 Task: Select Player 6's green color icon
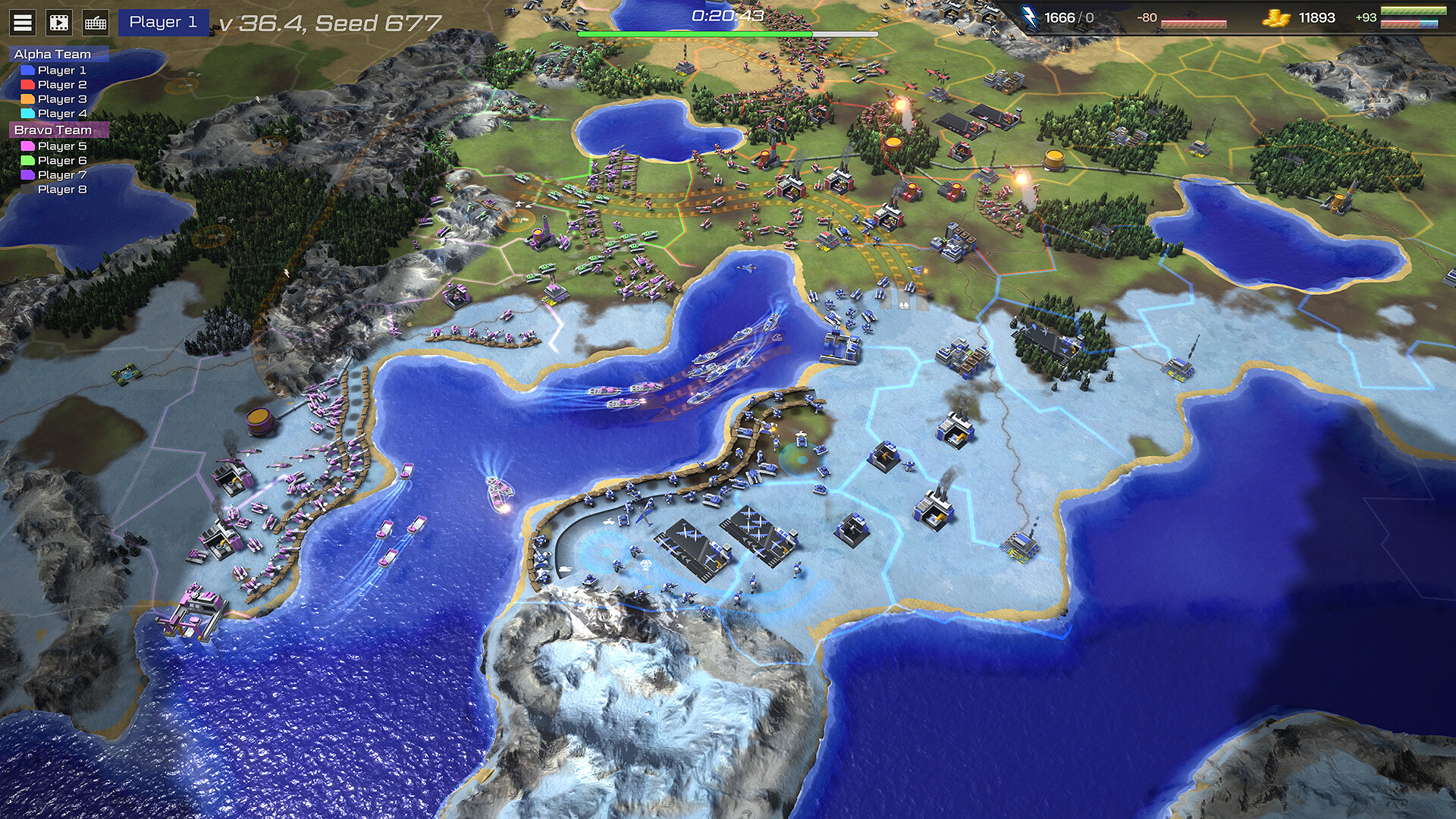point(29,161)
